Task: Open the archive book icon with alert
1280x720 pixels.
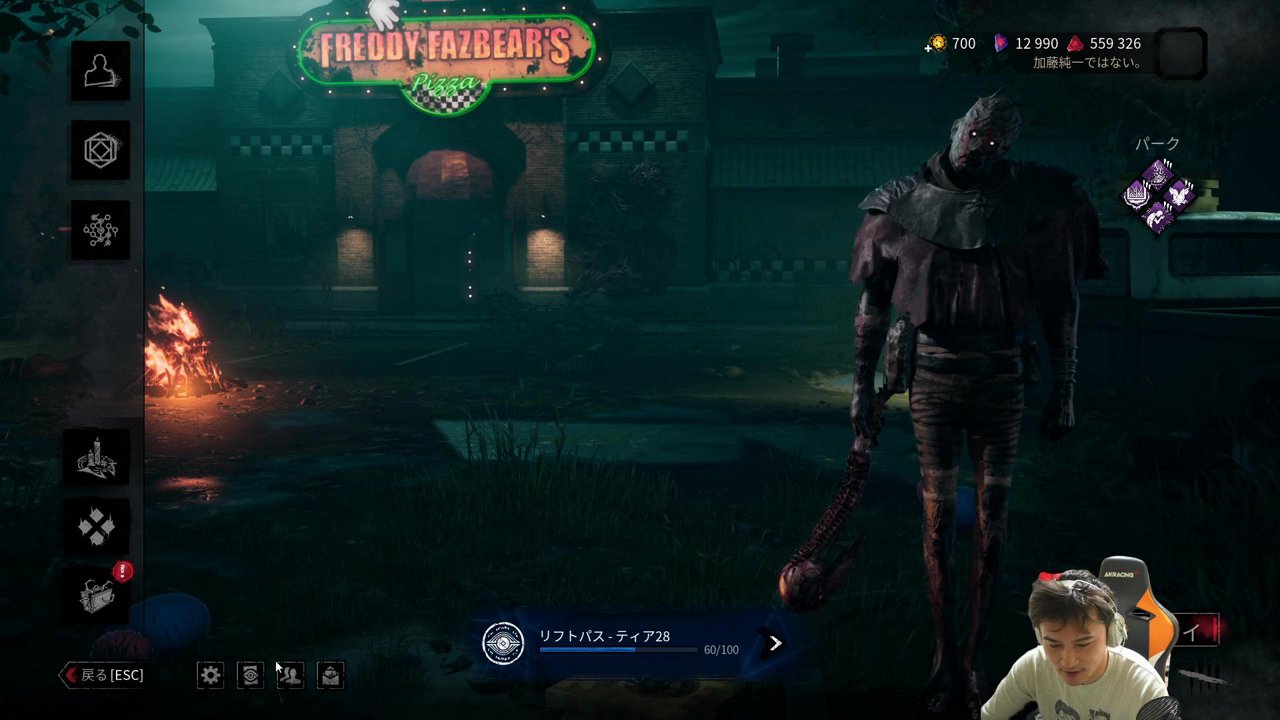Action: (x=97, y=595)
